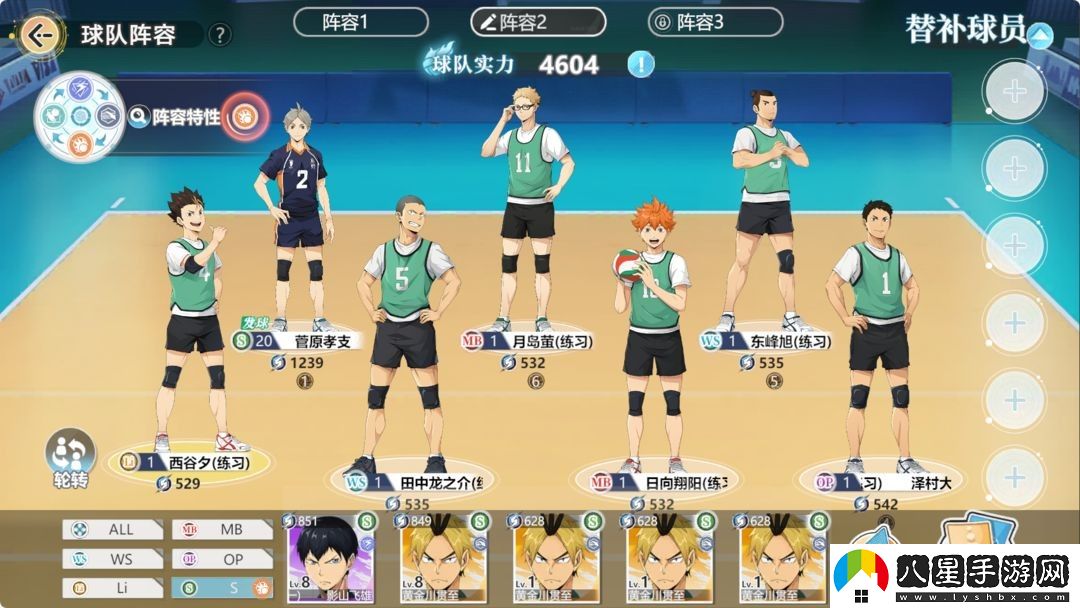The width and height of the screenshot is (1080, 608).
Task: Switch to the 阵容1 tab
Action: (360, 22)
